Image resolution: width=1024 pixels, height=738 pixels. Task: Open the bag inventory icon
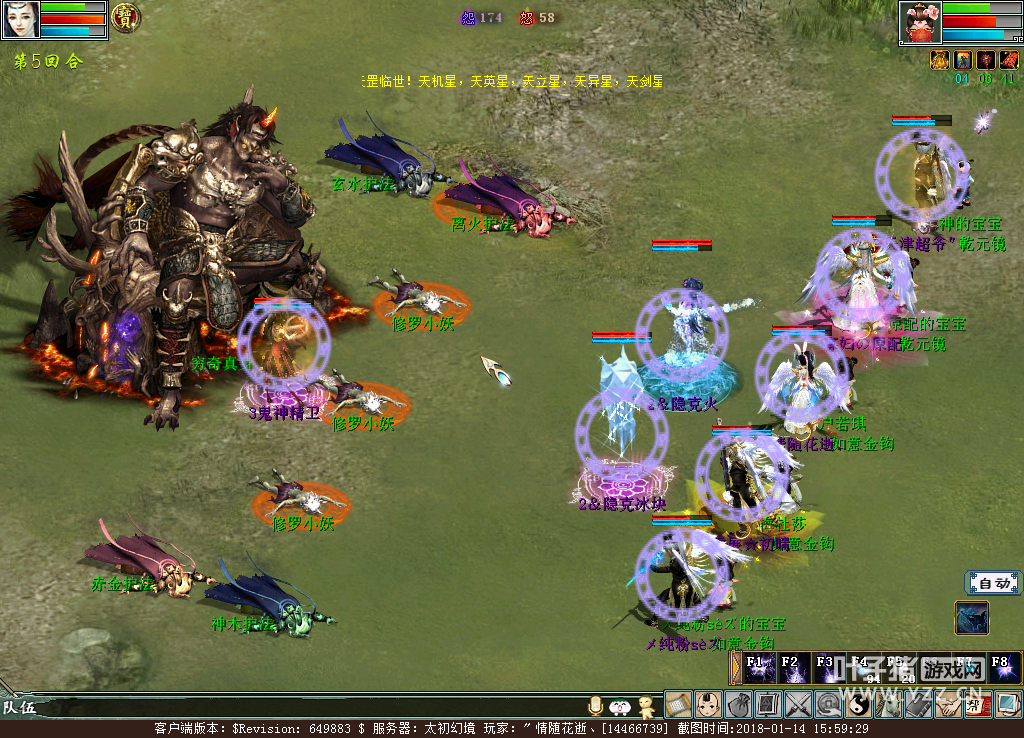[738, 705]
